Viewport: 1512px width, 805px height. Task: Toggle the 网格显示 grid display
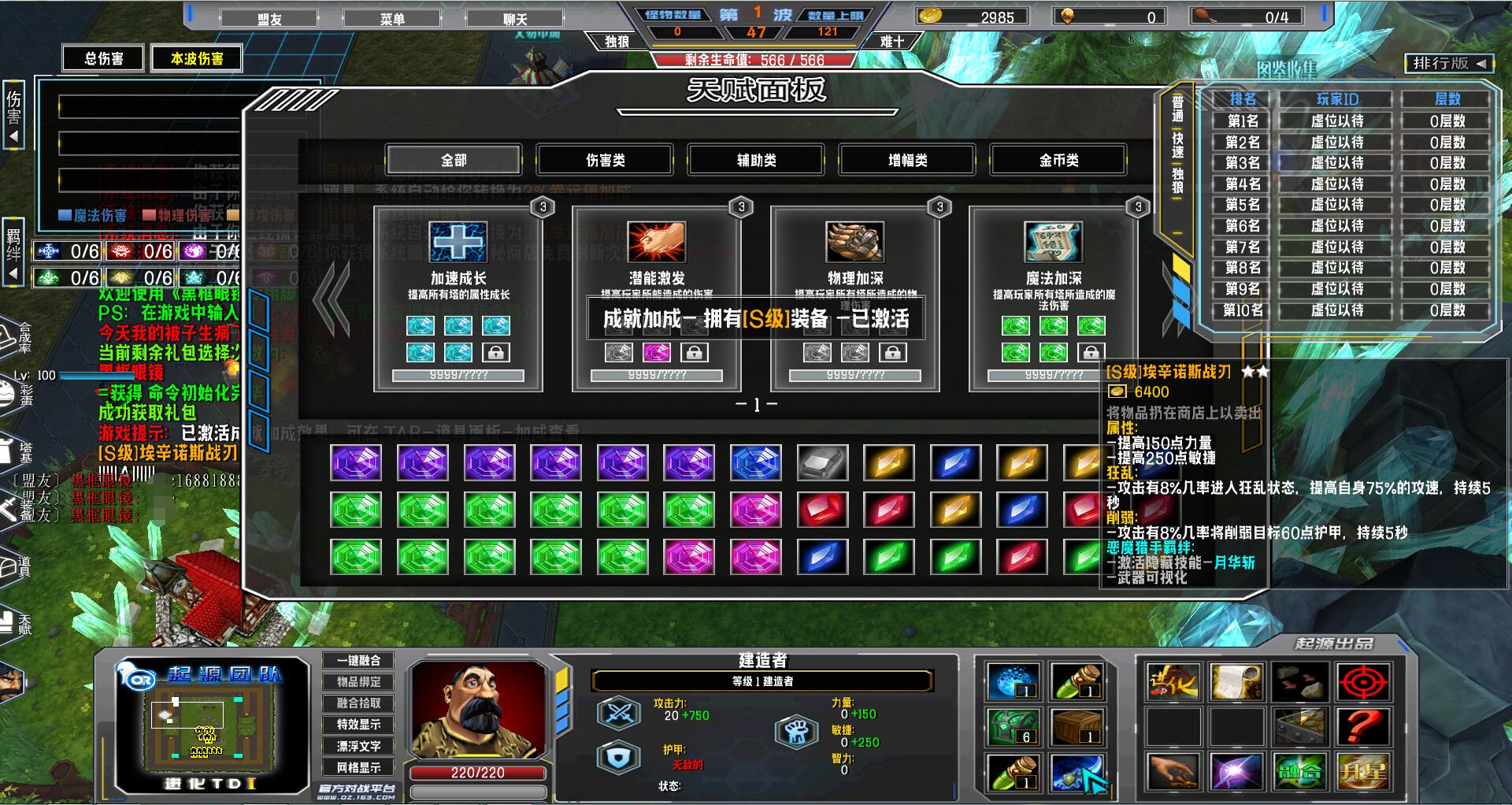point(358,766)
